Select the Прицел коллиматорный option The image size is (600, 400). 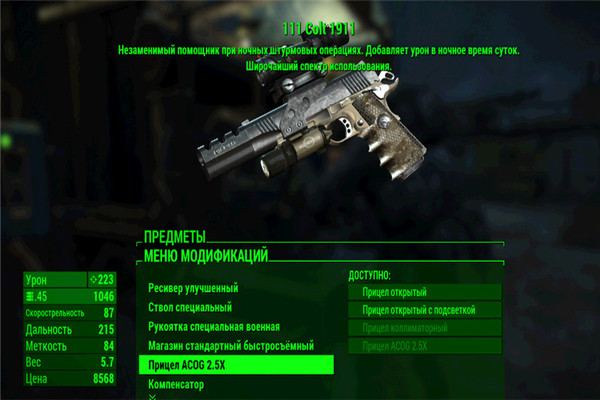point(424,328)
